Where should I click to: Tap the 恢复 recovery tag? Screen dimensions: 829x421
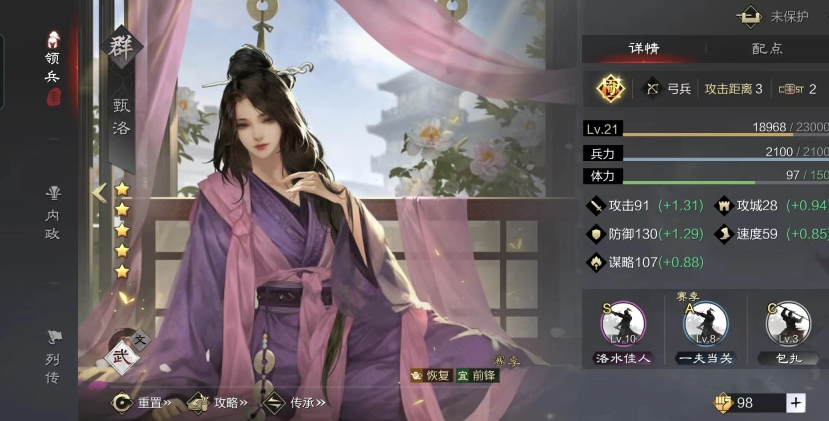[434, 375]
